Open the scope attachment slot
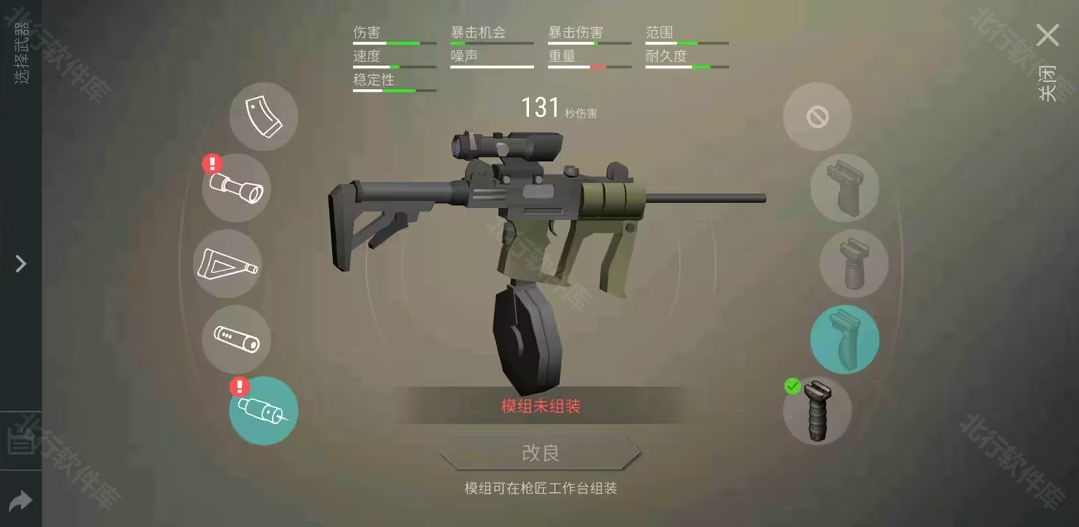1079x527 pixels. click(236, 188)
